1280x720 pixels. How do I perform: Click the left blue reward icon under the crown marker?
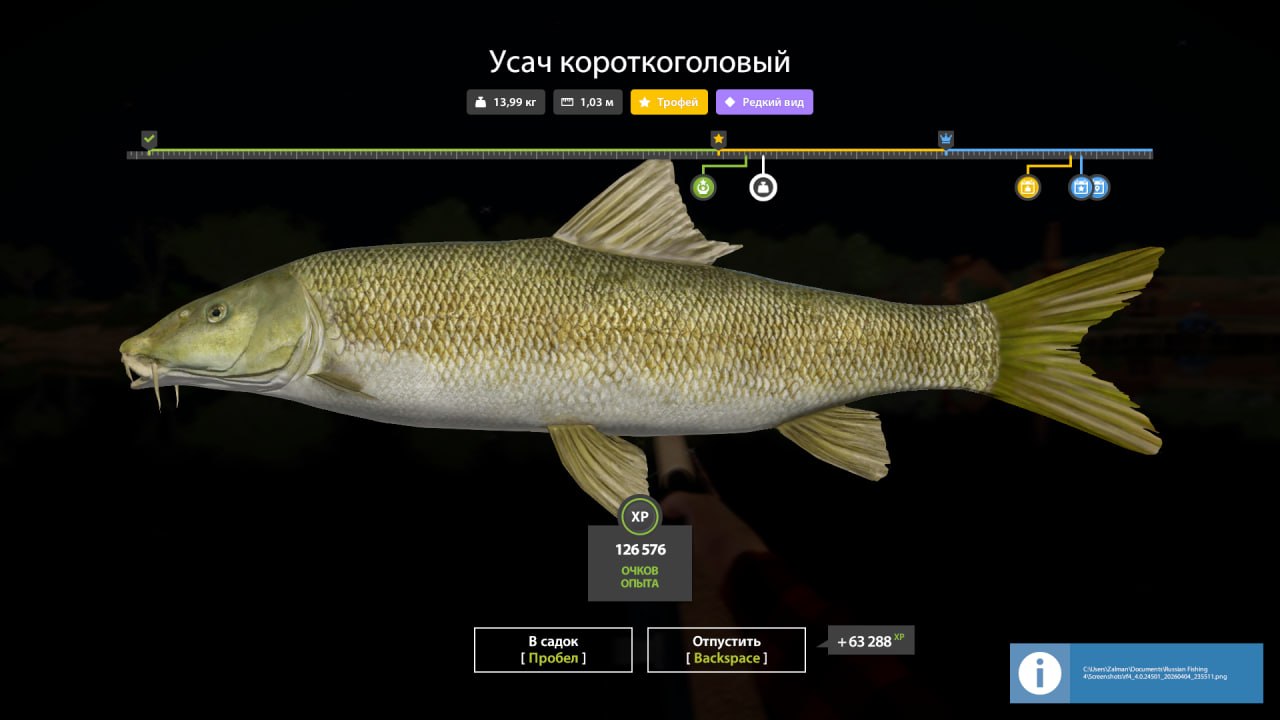(1080, 186)
